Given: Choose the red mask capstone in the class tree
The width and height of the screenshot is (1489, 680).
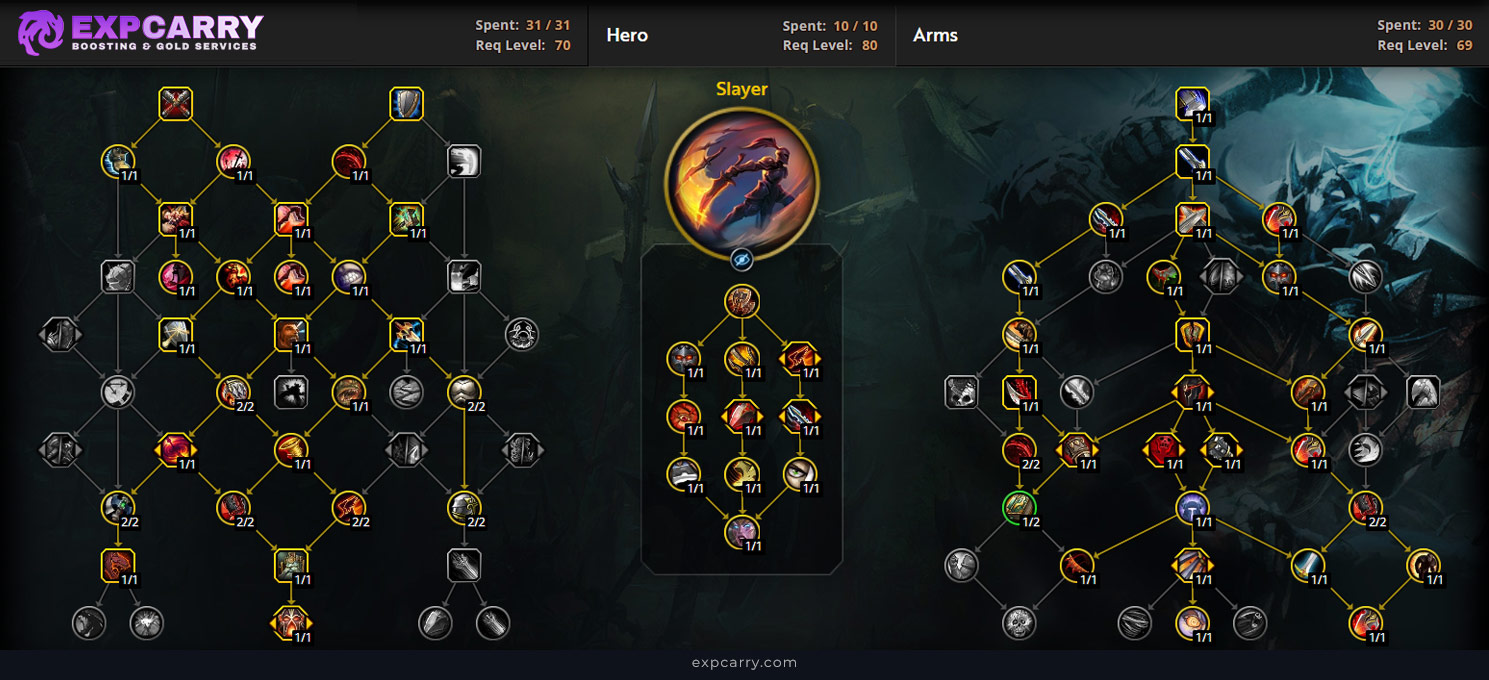Looking at the screenshot, I should click(x=291, y=623).
